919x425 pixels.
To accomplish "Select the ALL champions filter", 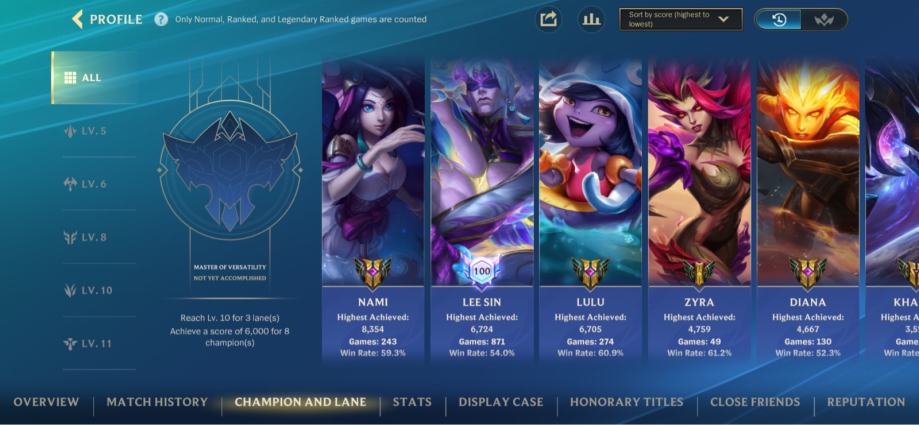I will [x=92, y=78].
